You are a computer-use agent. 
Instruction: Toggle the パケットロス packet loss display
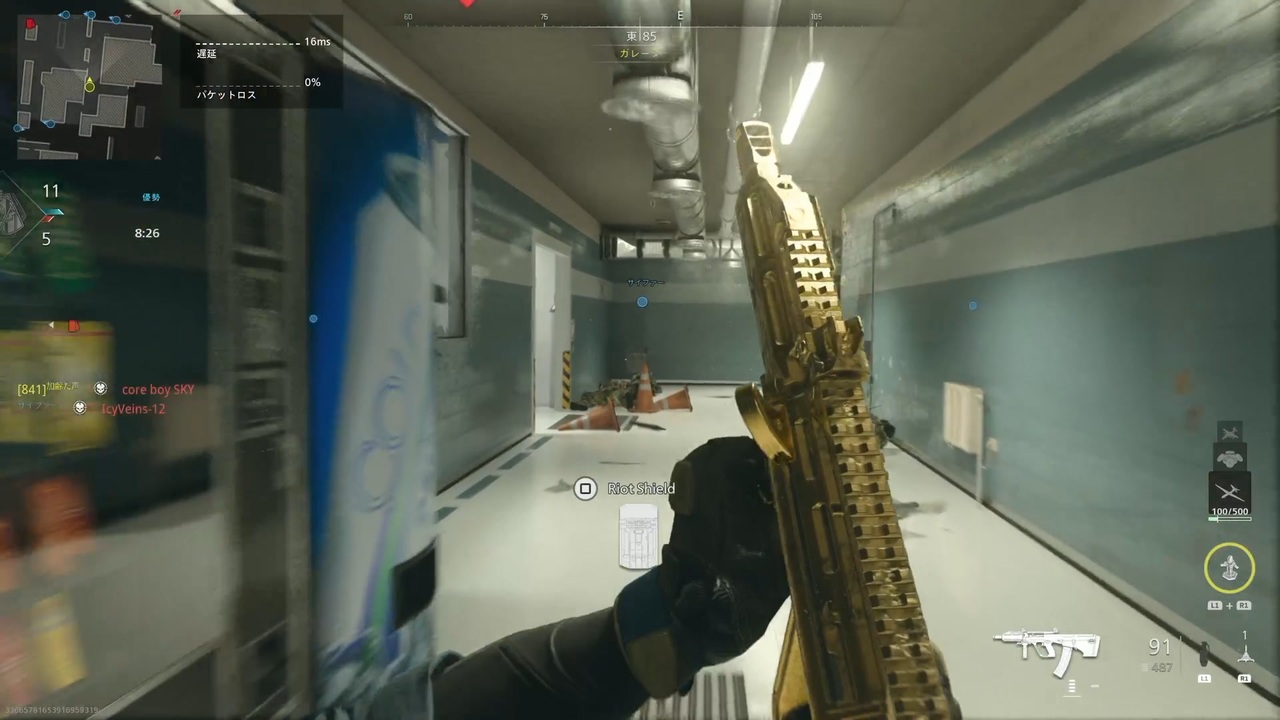[x=226, y=95]
